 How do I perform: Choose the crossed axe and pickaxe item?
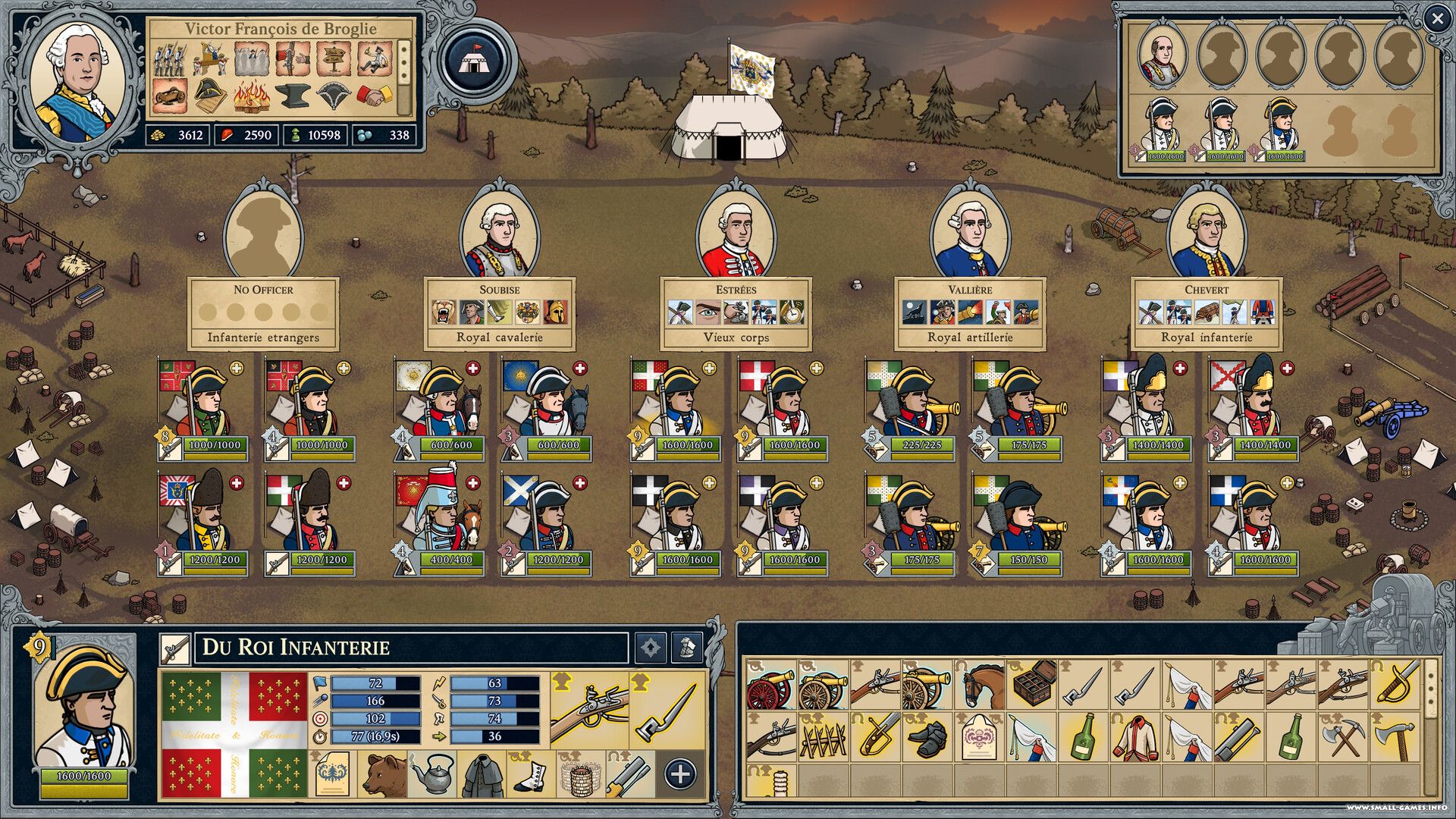click(1345, 737)
